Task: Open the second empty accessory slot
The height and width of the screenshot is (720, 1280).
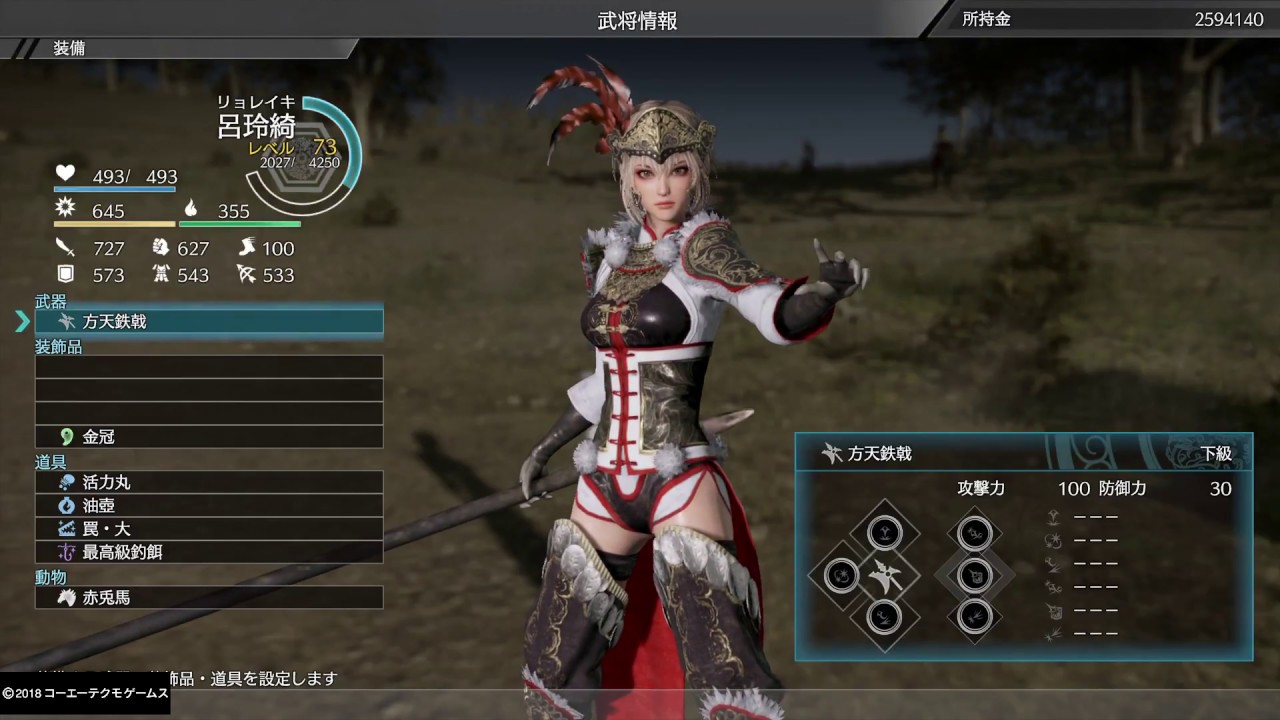Action: coord(209,391)
